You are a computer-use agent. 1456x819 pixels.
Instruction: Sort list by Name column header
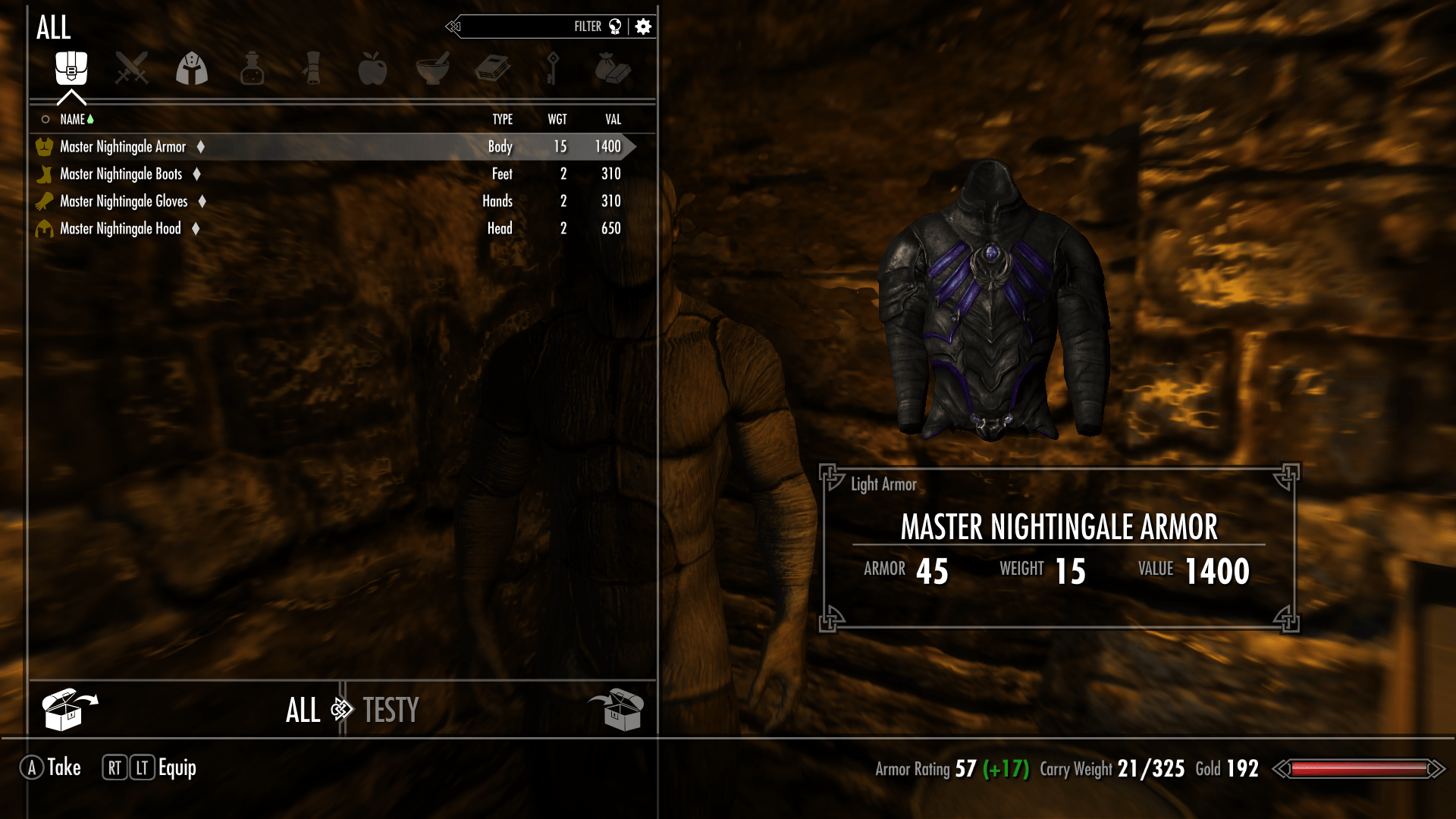(x=73, y=119)
